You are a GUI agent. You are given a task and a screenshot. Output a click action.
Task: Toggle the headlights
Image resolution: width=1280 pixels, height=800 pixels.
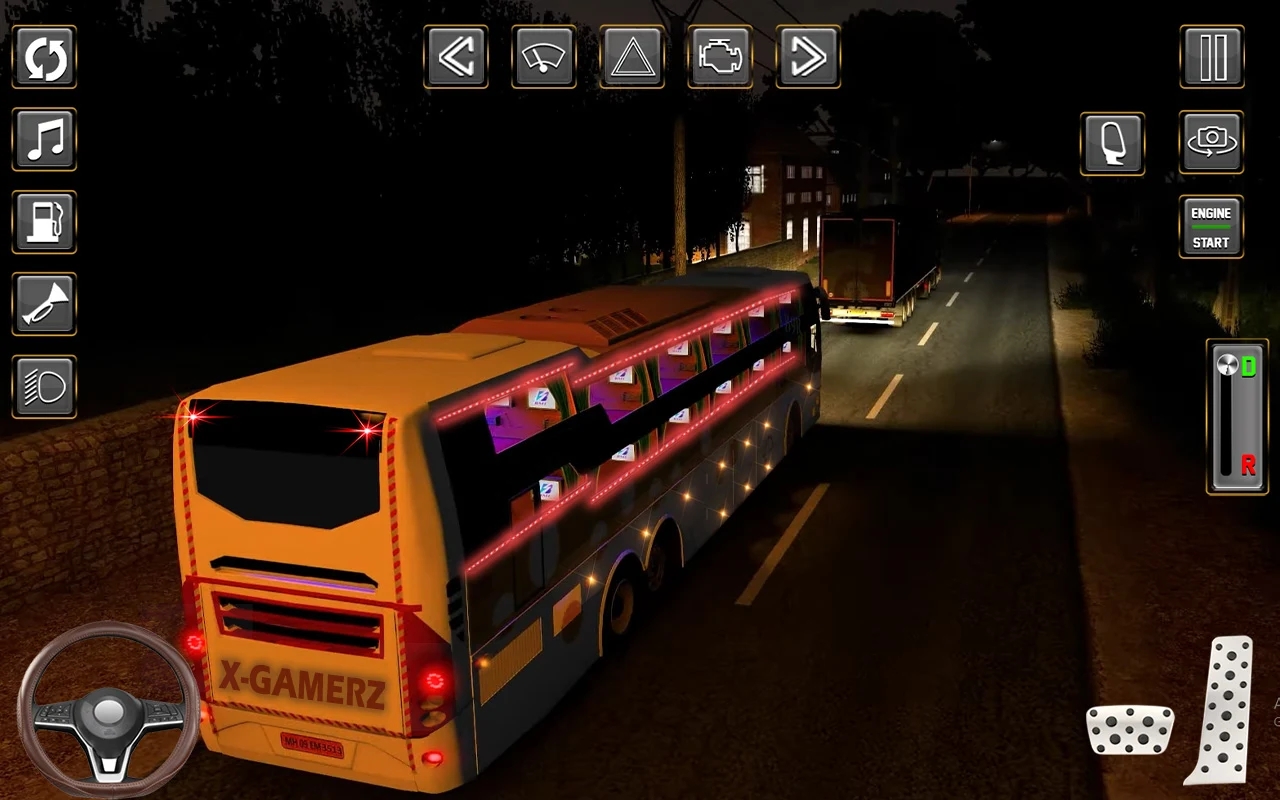point(44,385)
